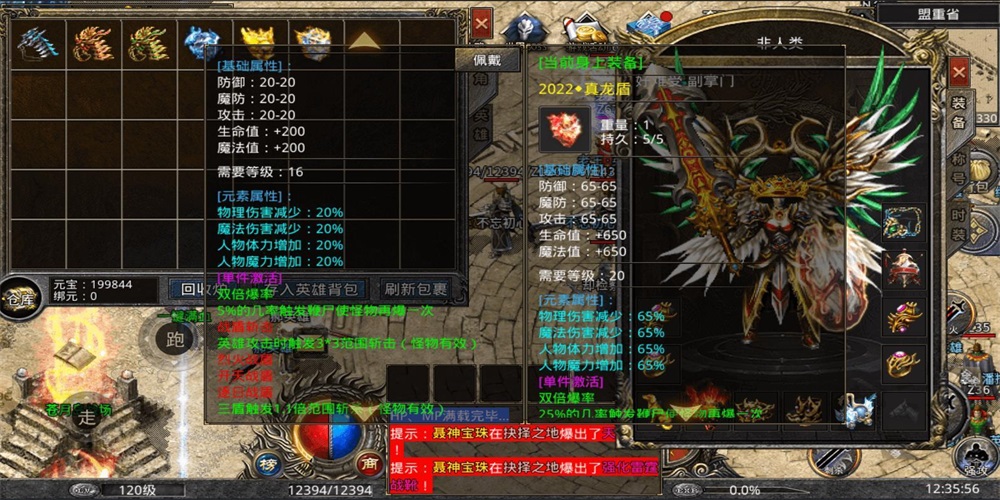
Task: Switch to the 装备 equipment tab
Action: 958,114
